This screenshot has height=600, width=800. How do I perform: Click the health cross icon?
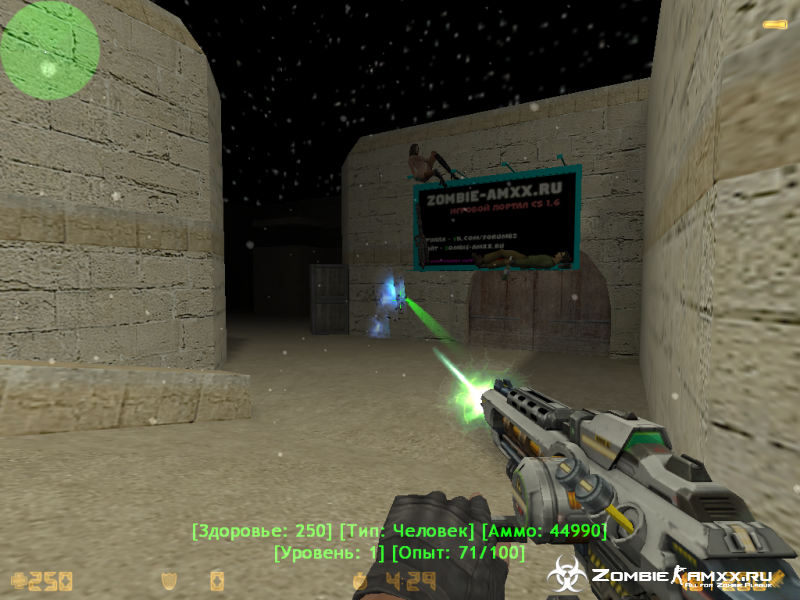click(18, 580)
